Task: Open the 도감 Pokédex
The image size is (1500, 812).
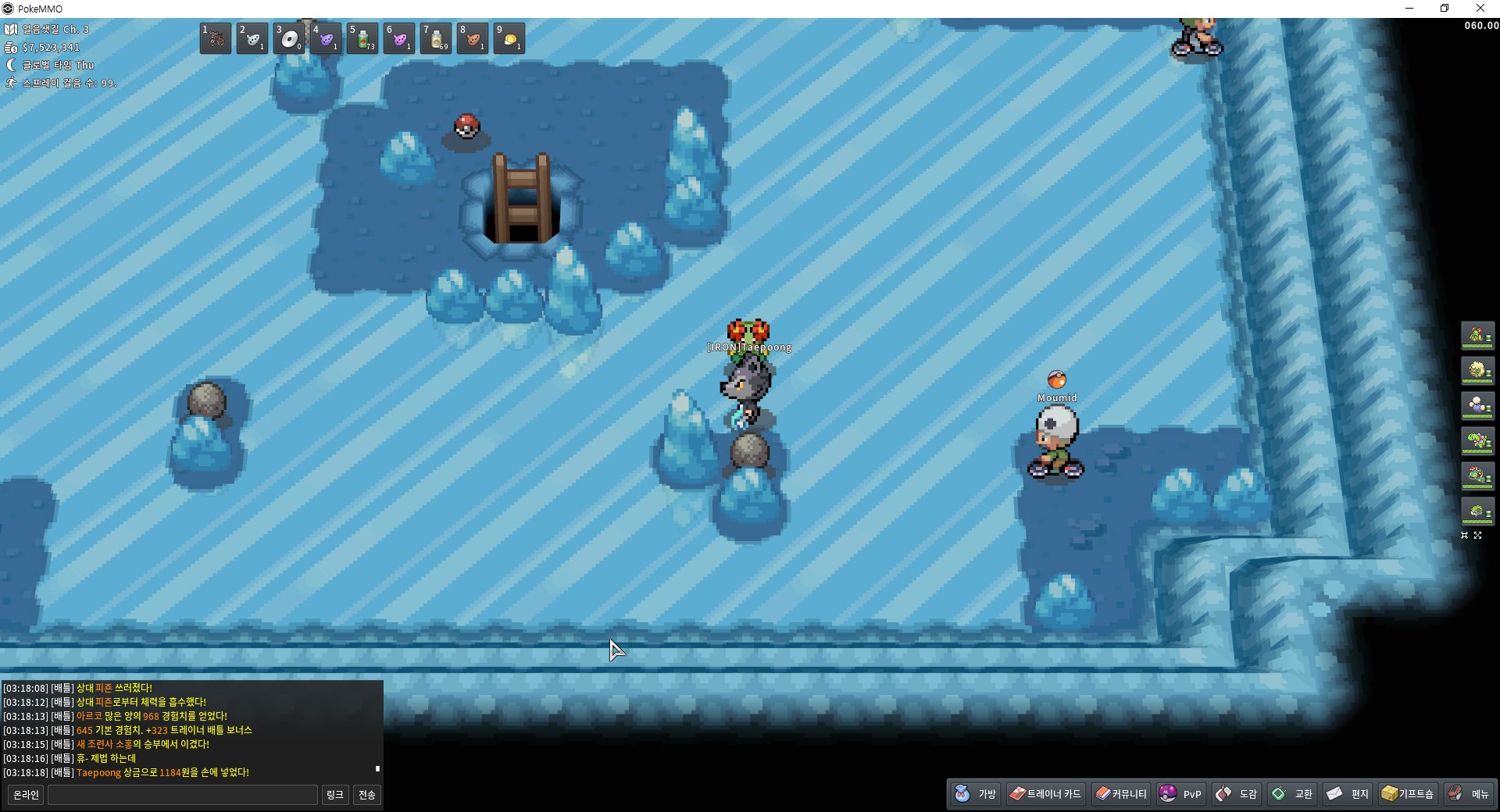Action: [1237, 794]
